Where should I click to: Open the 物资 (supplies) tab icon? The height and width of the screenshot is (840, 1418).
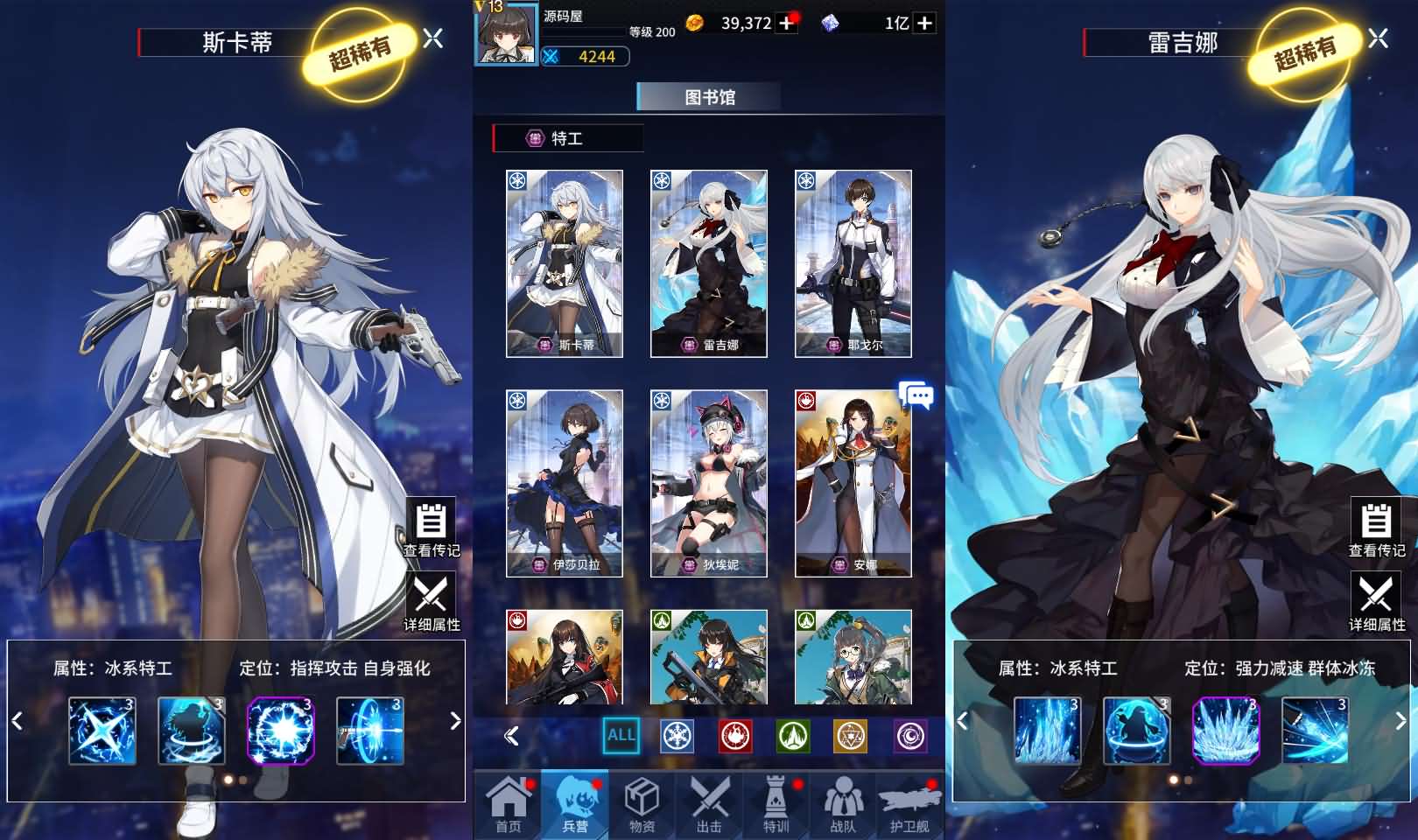click(x=642, y=803)
